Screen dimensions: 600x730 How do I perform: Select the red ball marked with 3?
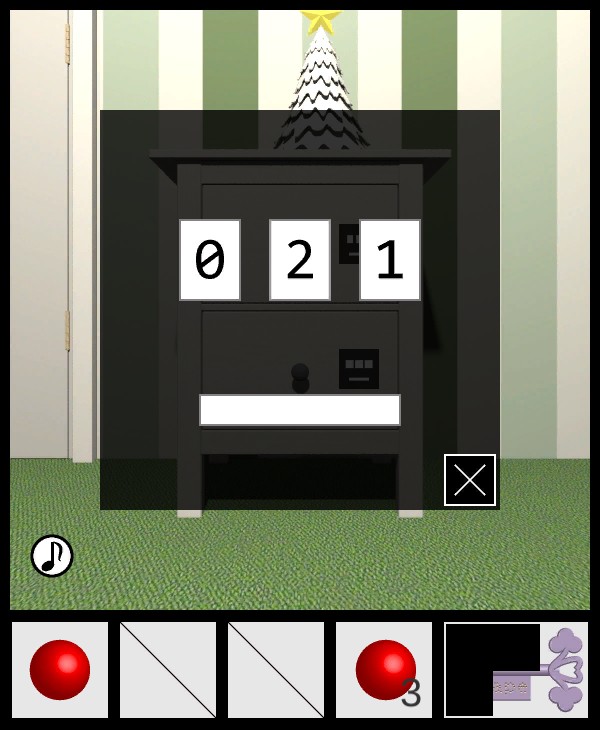[x=384, y=670]
